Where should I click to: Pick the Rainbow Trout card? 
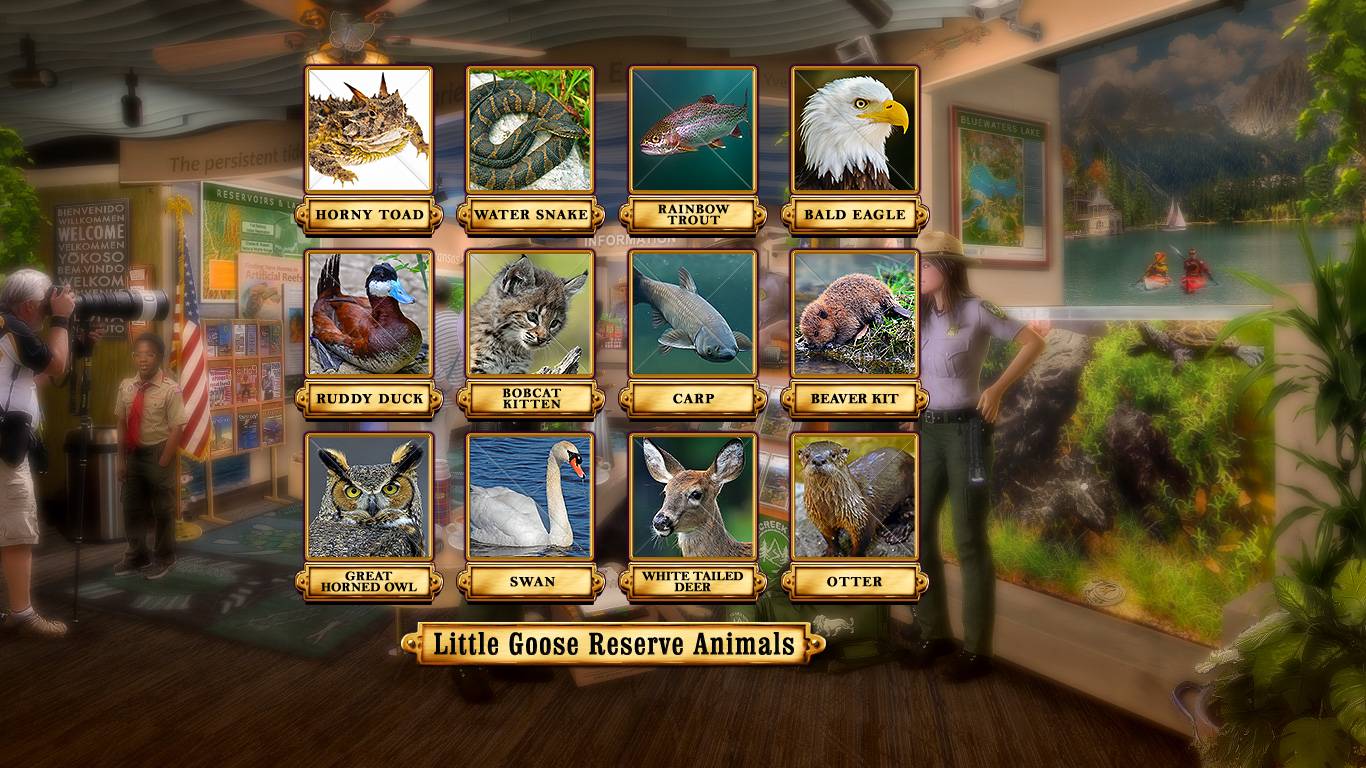[x=693, y=130]
